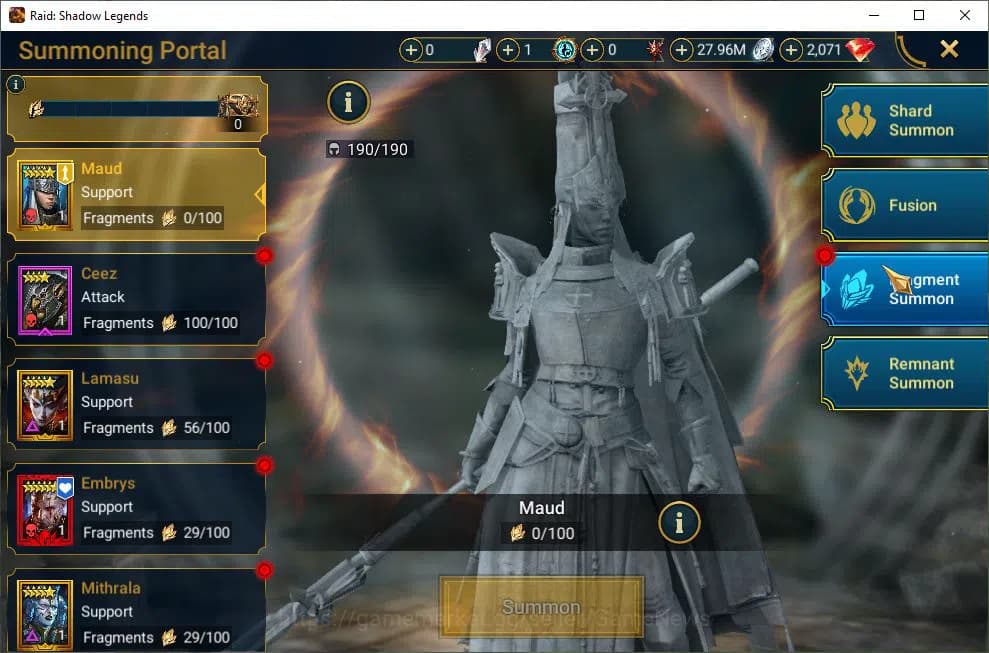
Task: Select Mithrala's fragment entry
Action: pos(136,610)
